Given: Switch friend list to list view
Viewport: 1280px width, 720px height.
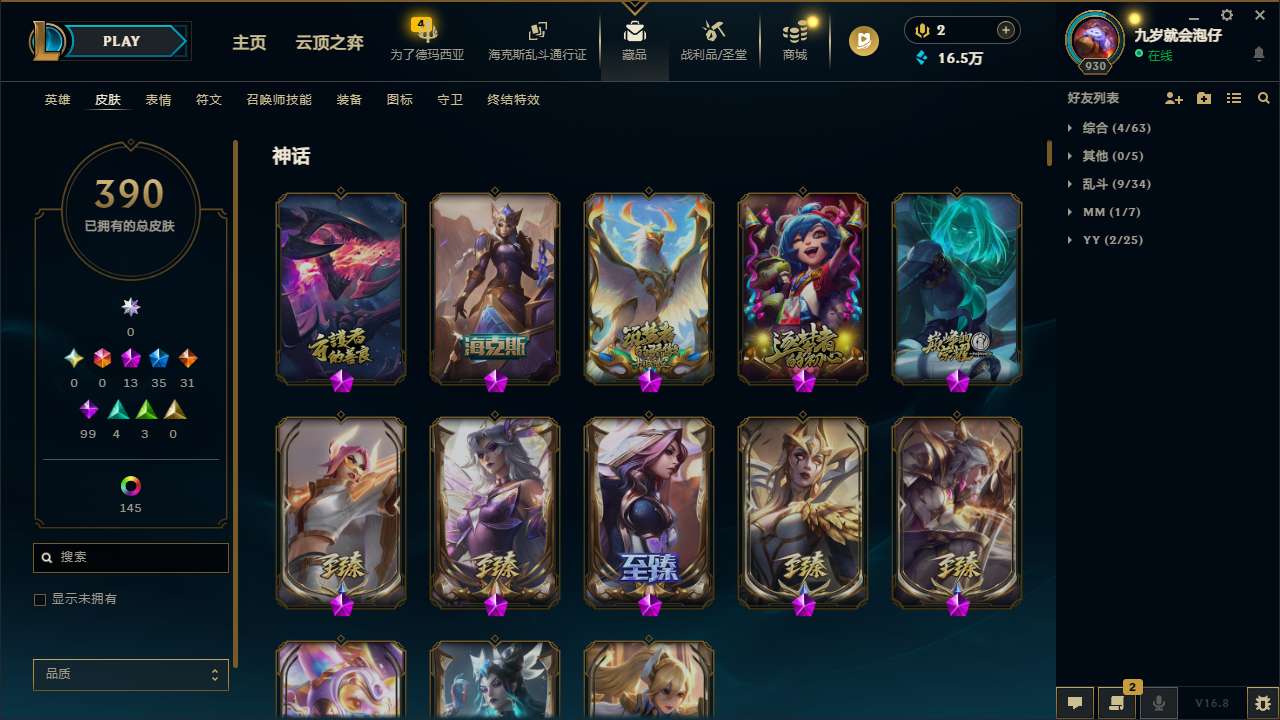Looking at the screenshot, I should coord(1233,98).
